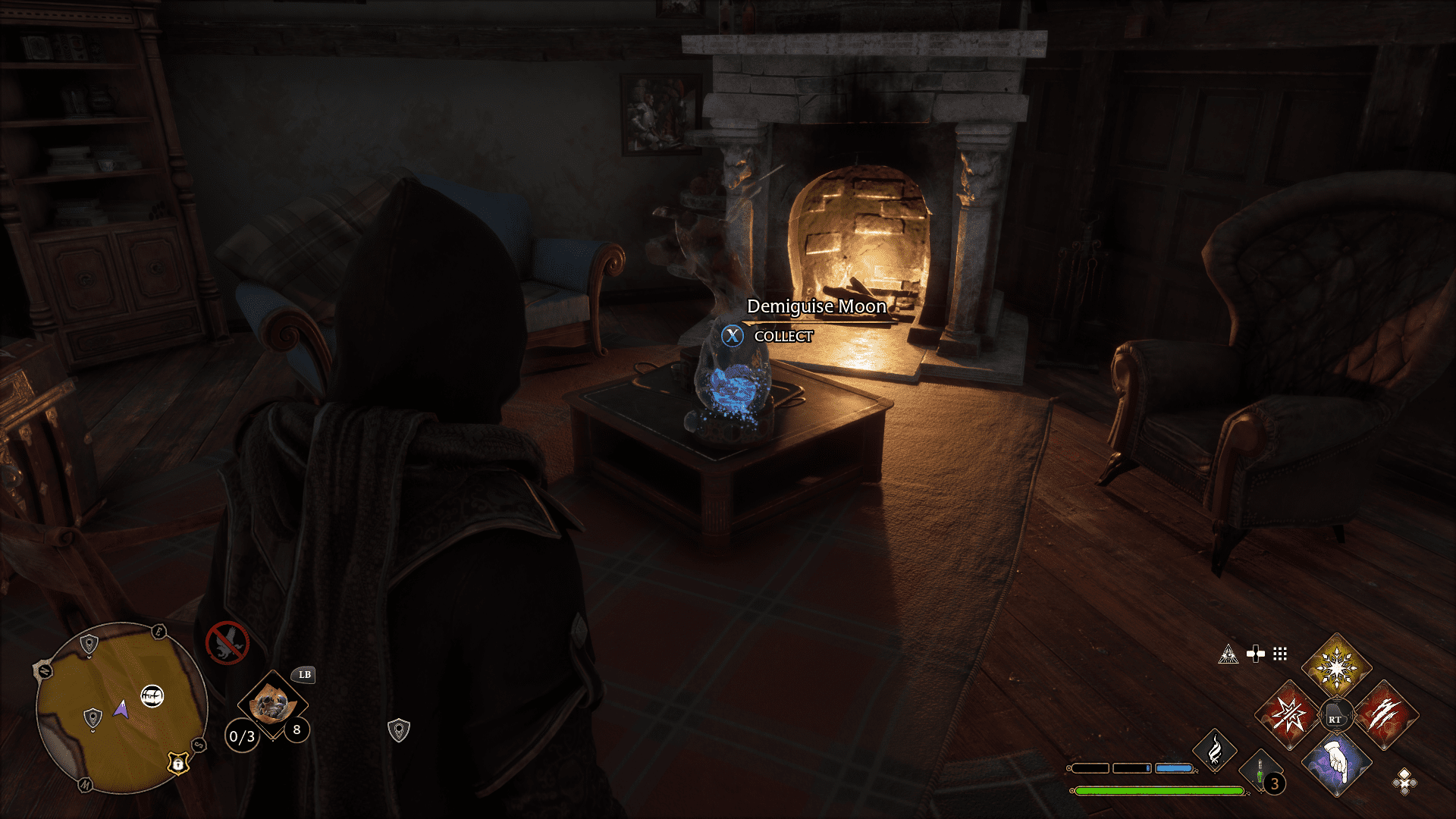Click the white d-pad cross icon
The width and height of the screenshot is (1456, 819).
[x=1256, y=654]
